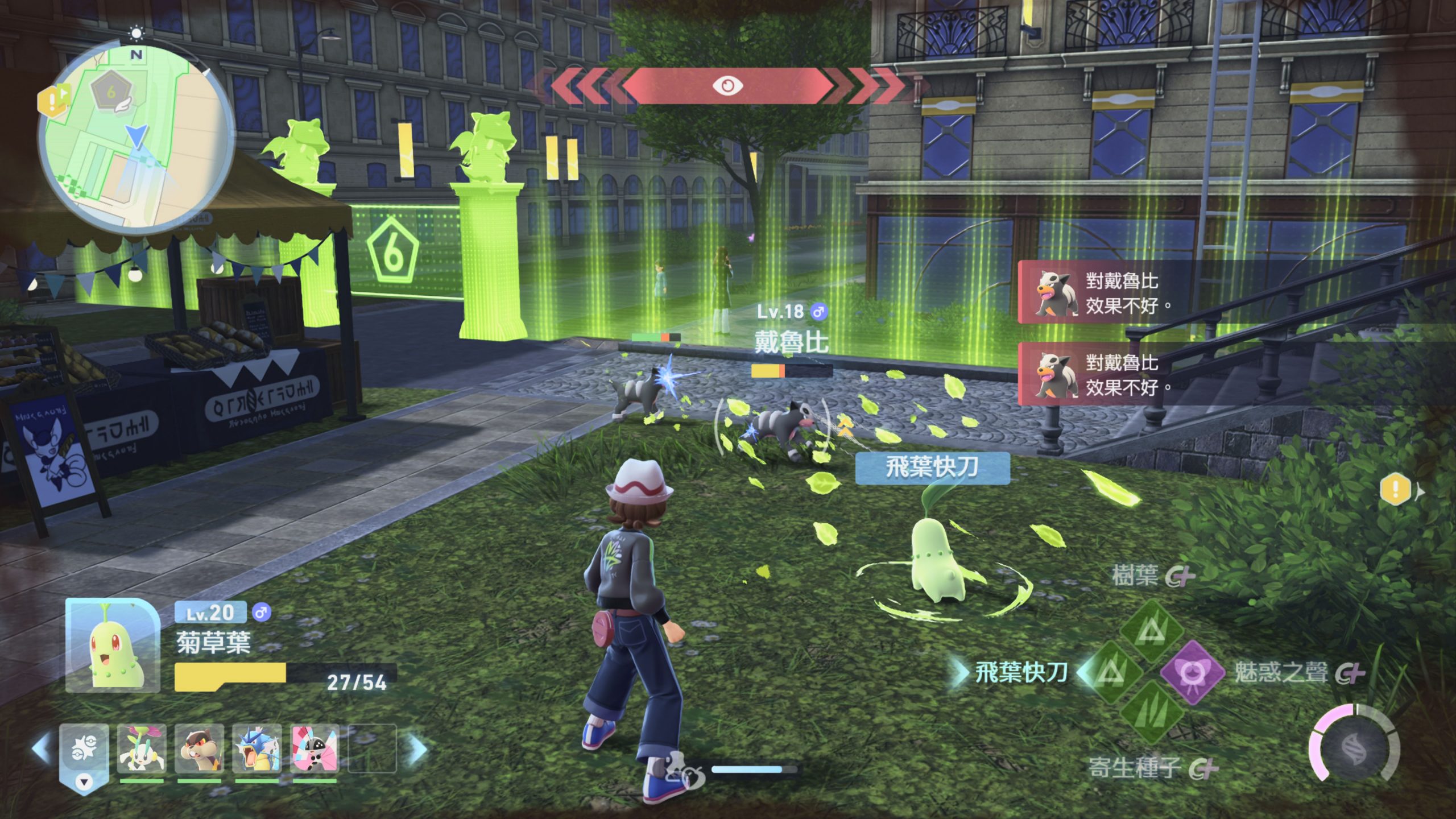Switch to Floette in the party bar
Viewport: 1456px width, 819px height.
[x=142, y=748]
